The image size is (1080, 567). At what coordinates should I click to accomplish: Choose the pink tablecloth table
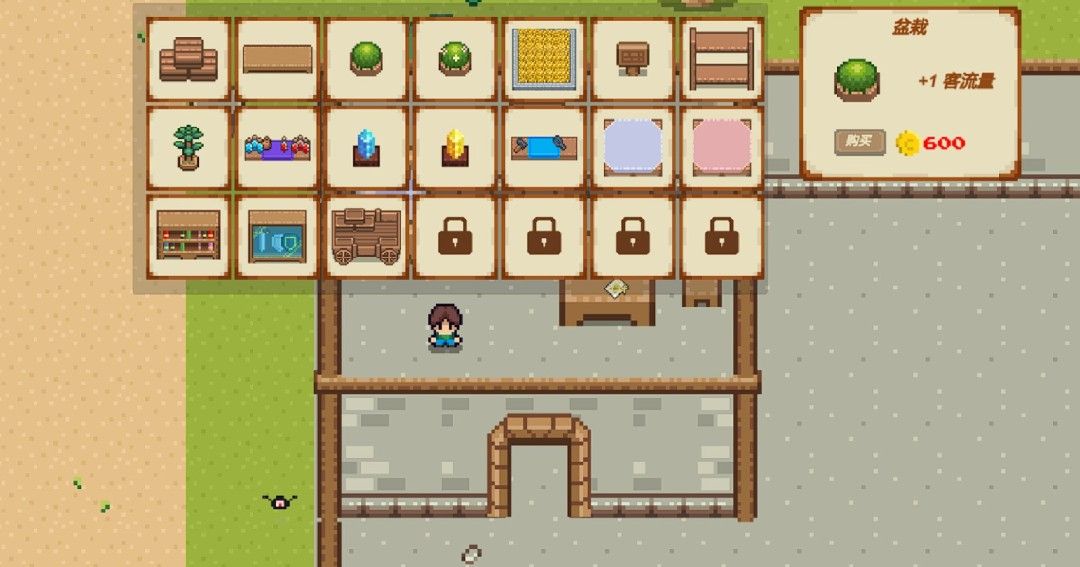pos(721,148)
